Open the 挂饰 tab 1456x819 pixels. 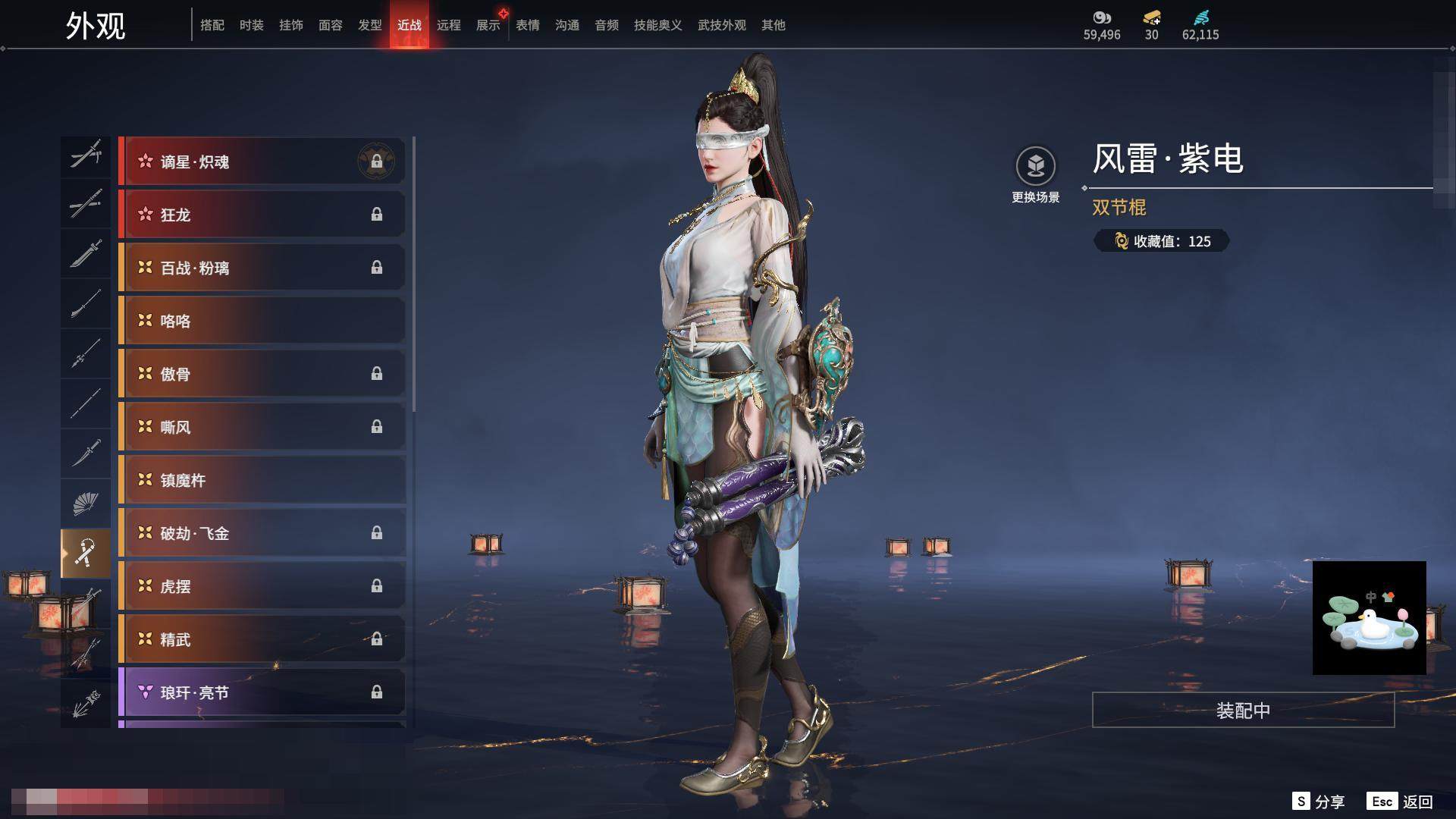pos(290,25)
